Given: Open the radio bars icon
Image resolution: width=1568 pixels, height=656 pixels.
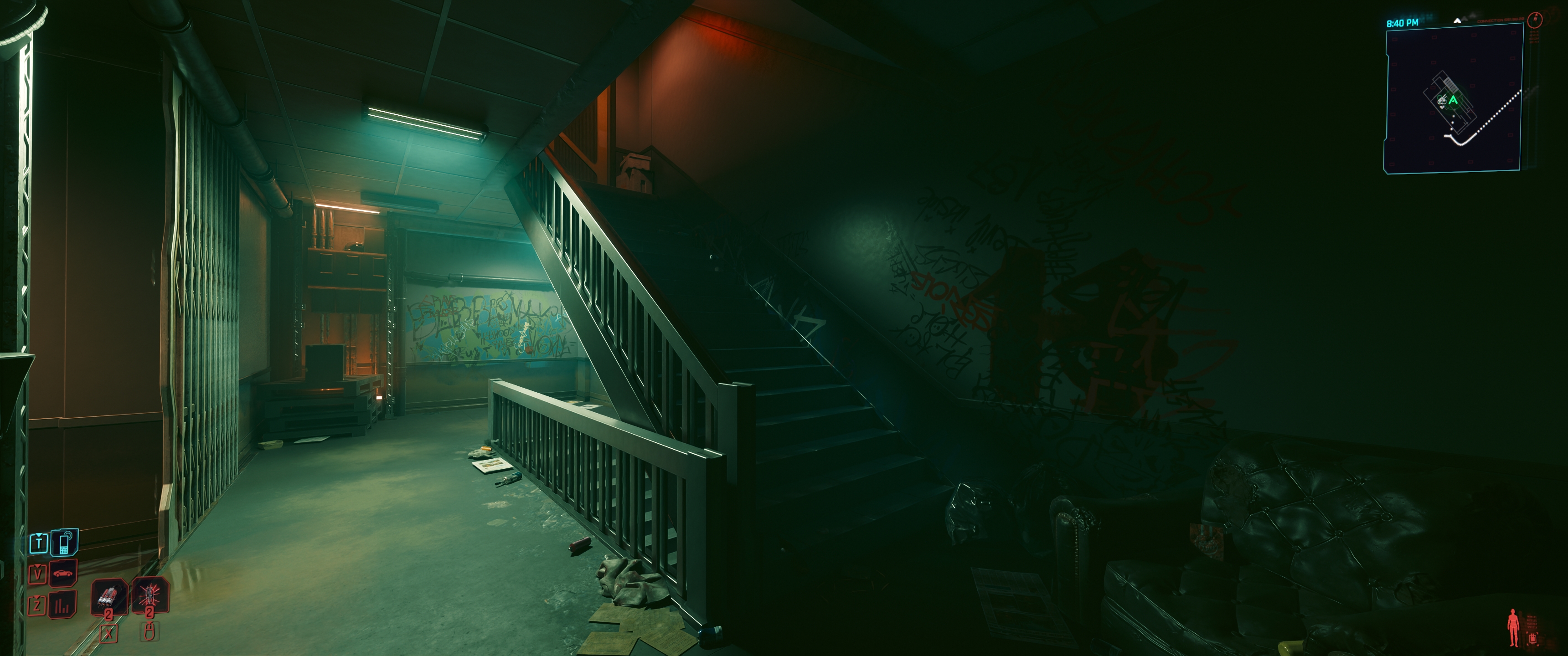Looking at the screenshot, I should pos(62,605).
